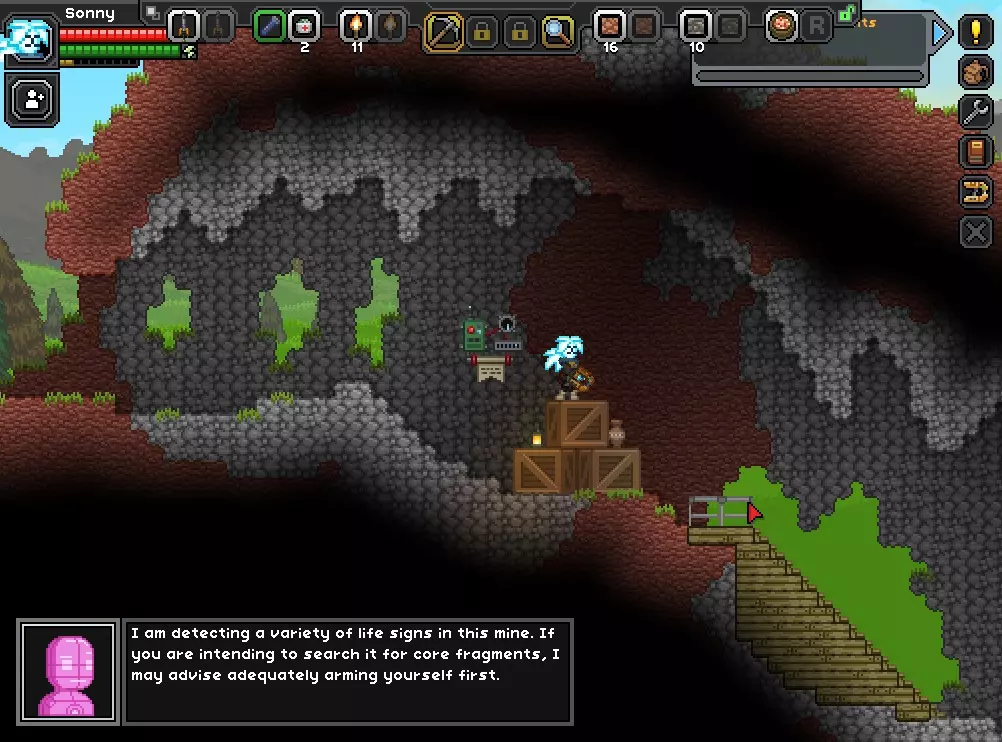The image size is (1002, 742).
Task: Swap hotbar using the overlapping squares icon
Action: (x=152, y=12)
